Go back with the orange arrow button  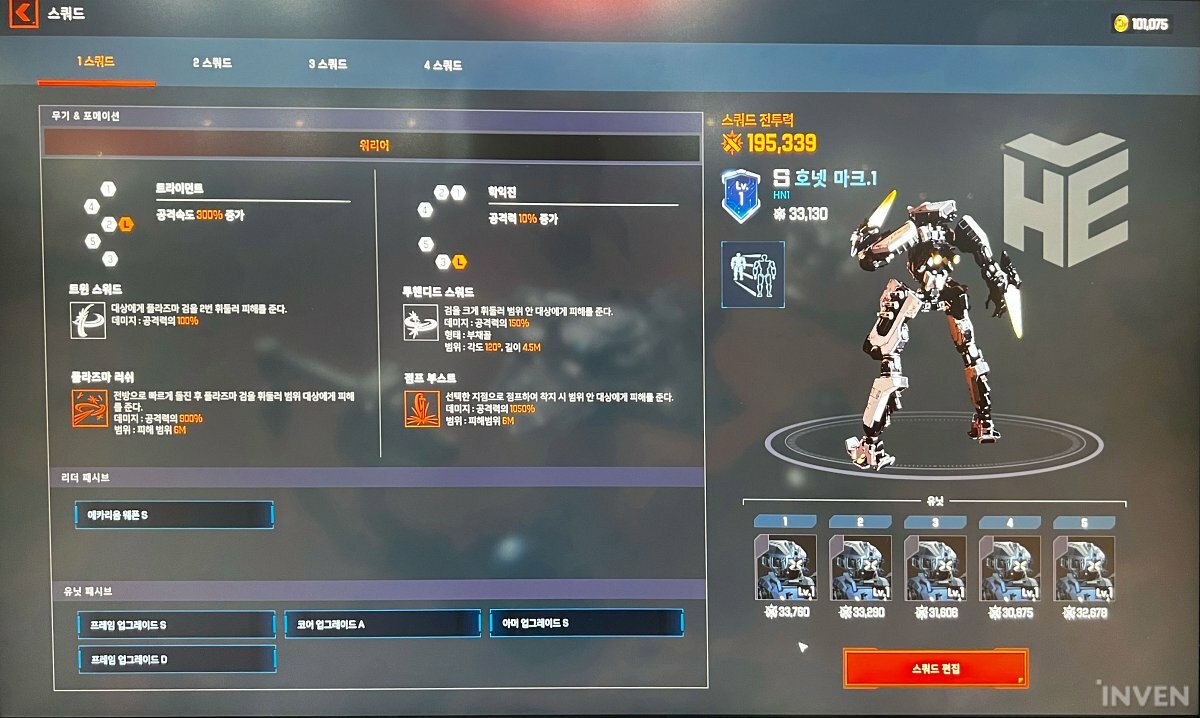pos(23,15)
